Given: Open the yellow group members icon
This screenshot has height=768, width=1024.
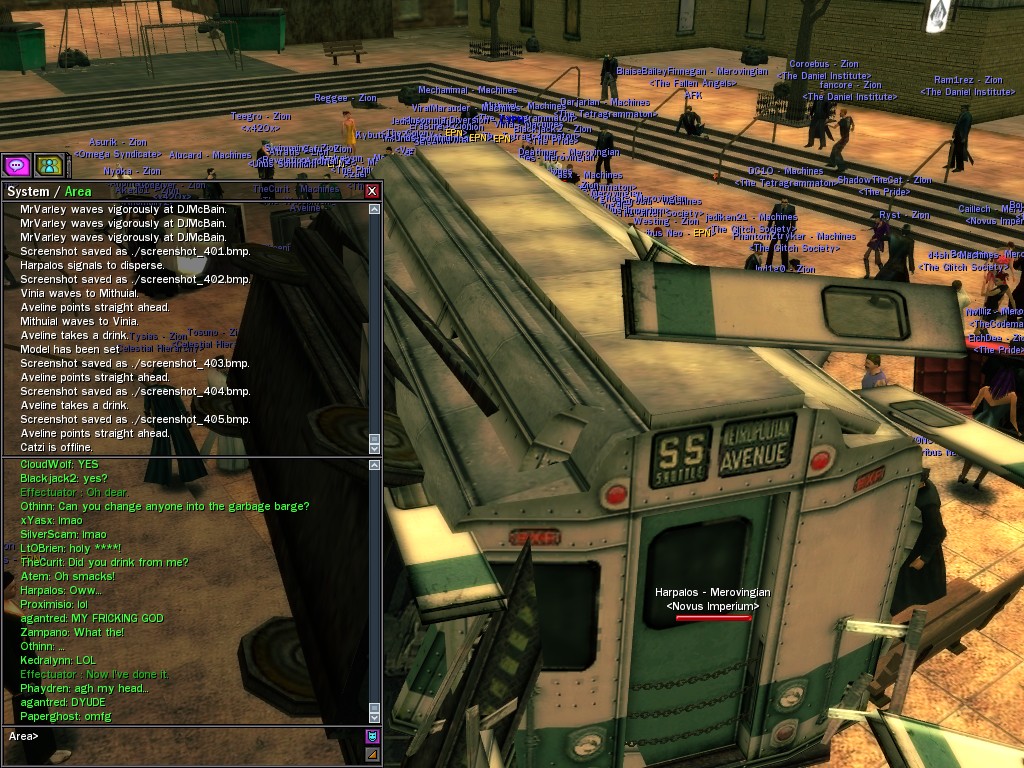Looking at the screenshot, I should point(48,165).
